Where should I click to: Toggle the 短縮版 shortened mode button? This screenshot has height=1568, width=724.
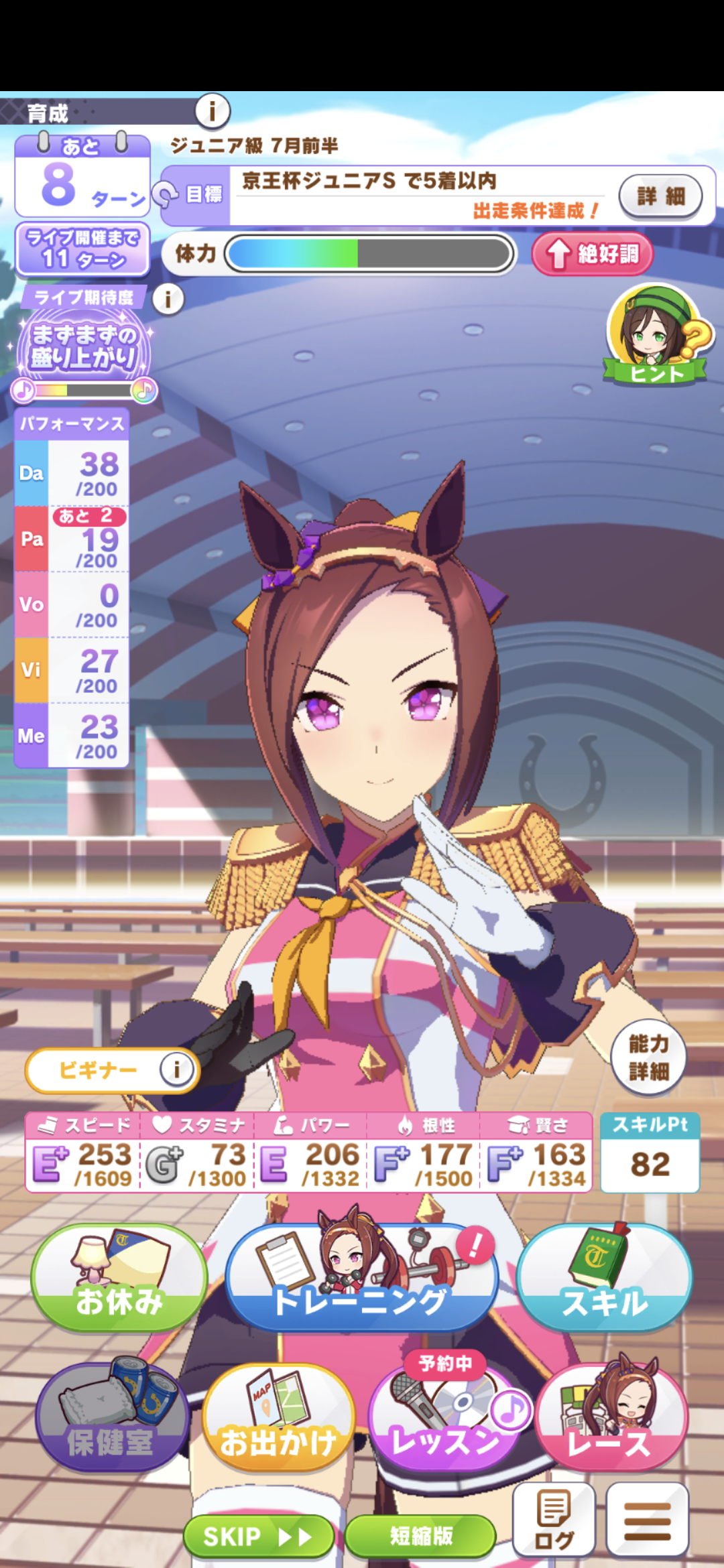[421, 1536]
